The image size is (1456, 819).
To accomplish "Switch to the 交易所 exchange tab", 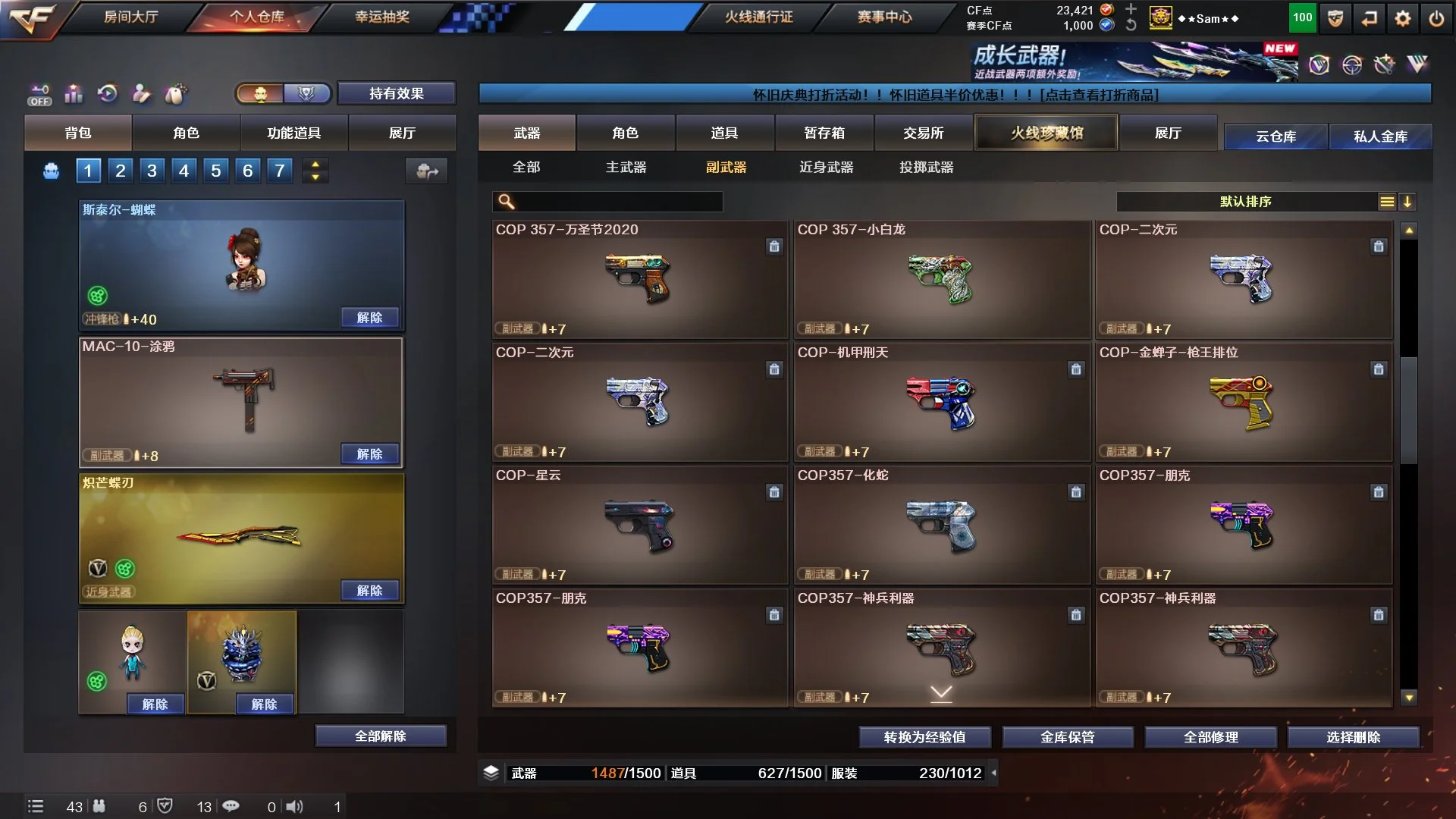I will click(923, 133).
